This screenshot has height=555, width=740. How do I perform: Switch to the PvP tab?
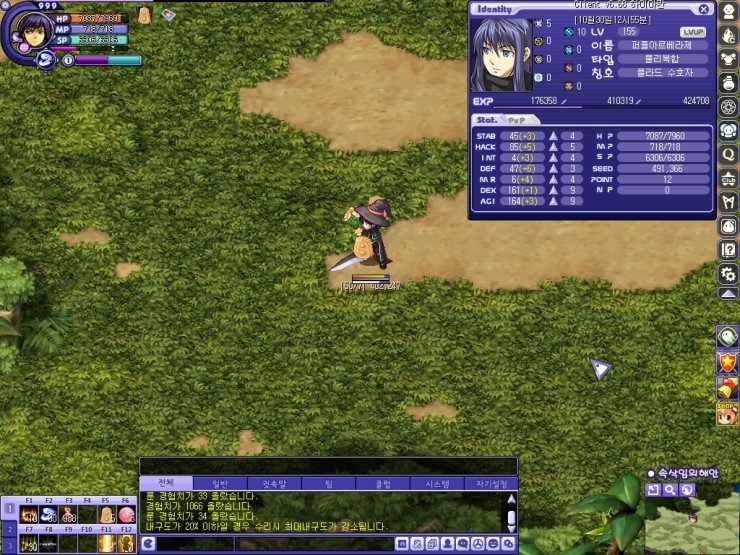516,120
